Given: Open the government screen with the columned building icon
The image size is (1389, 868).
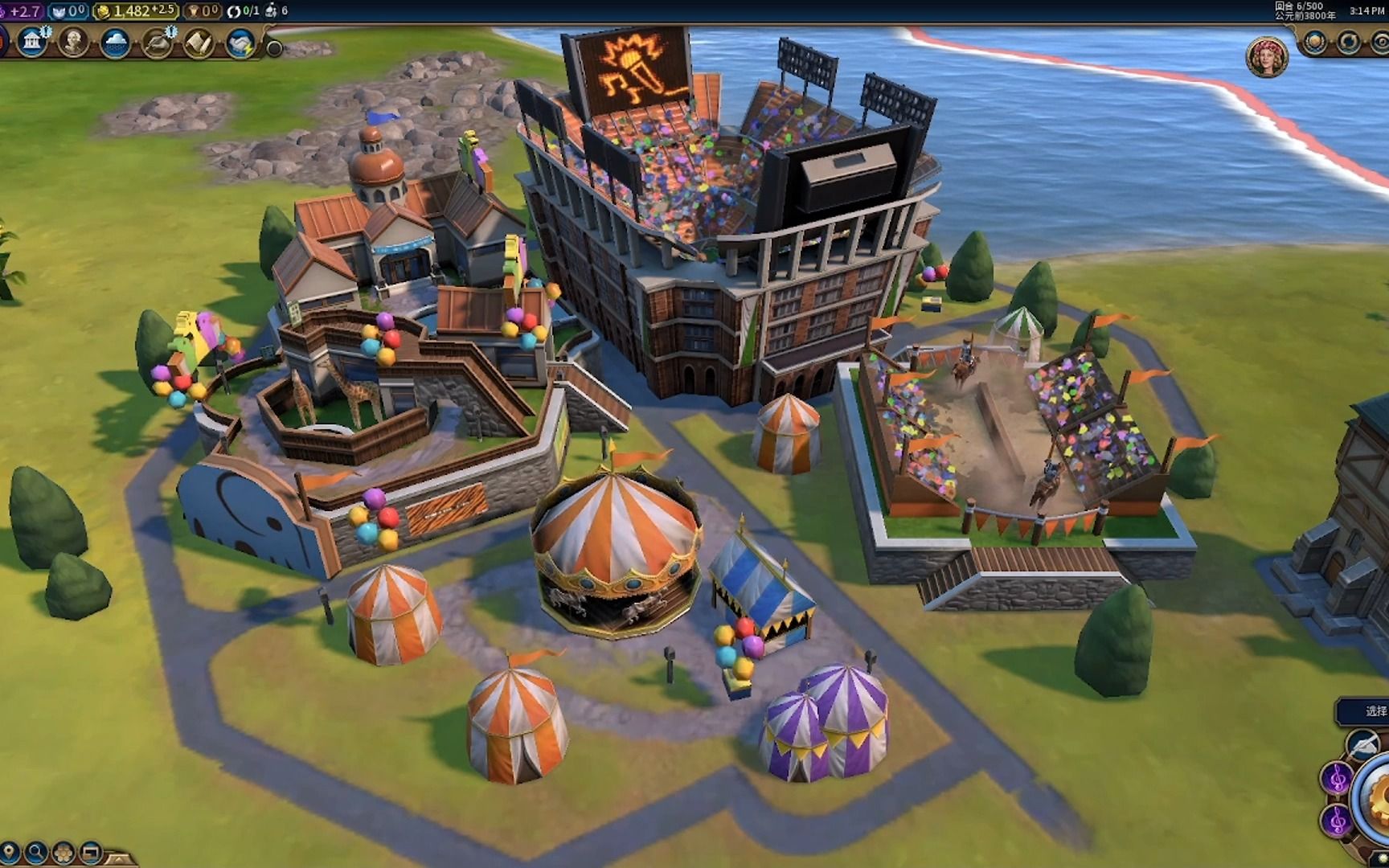Looking at the screenshot, I should [32, 42].
